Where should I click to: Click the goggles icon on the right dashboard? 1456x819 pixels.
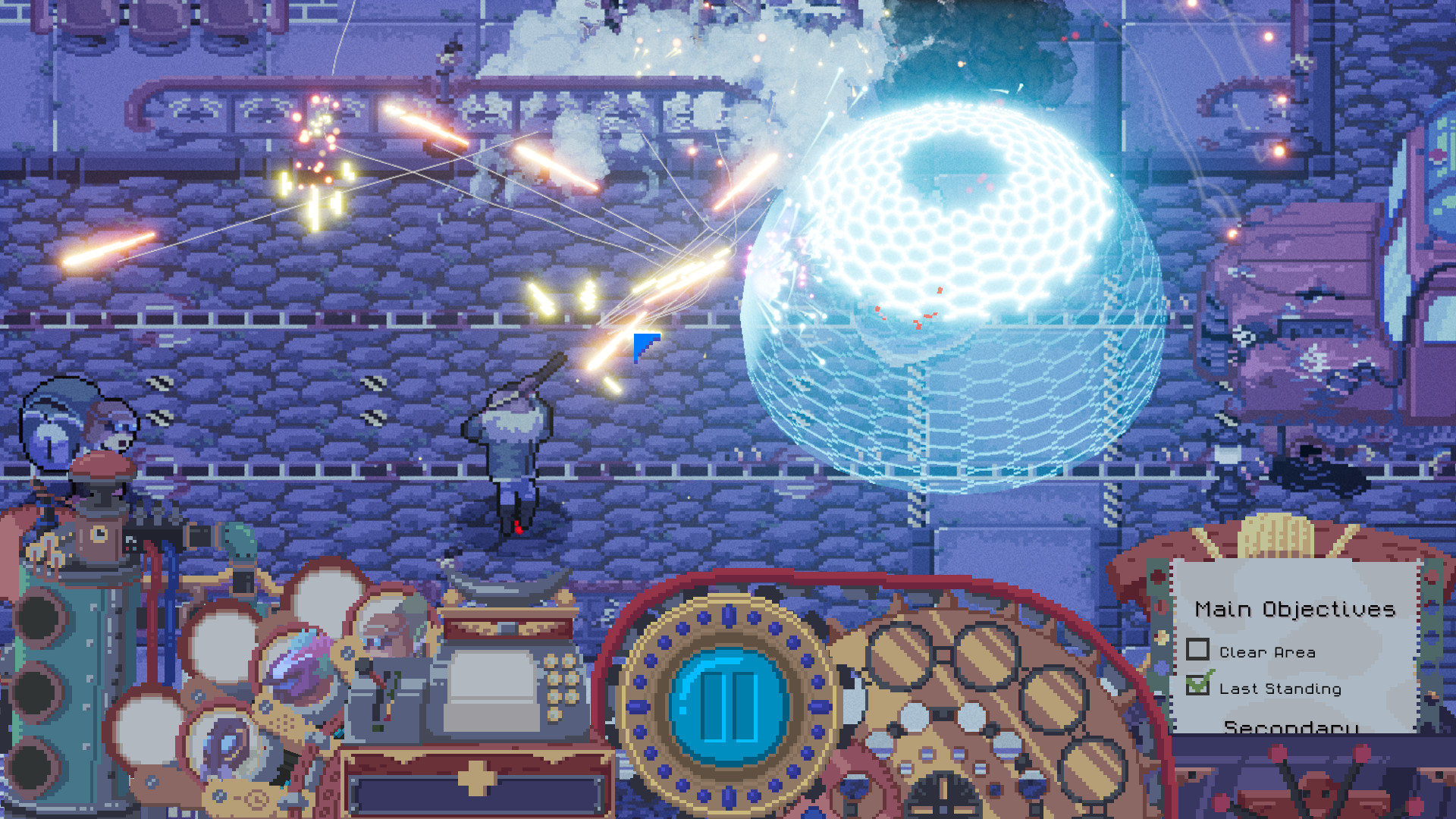tap(941, 654)
